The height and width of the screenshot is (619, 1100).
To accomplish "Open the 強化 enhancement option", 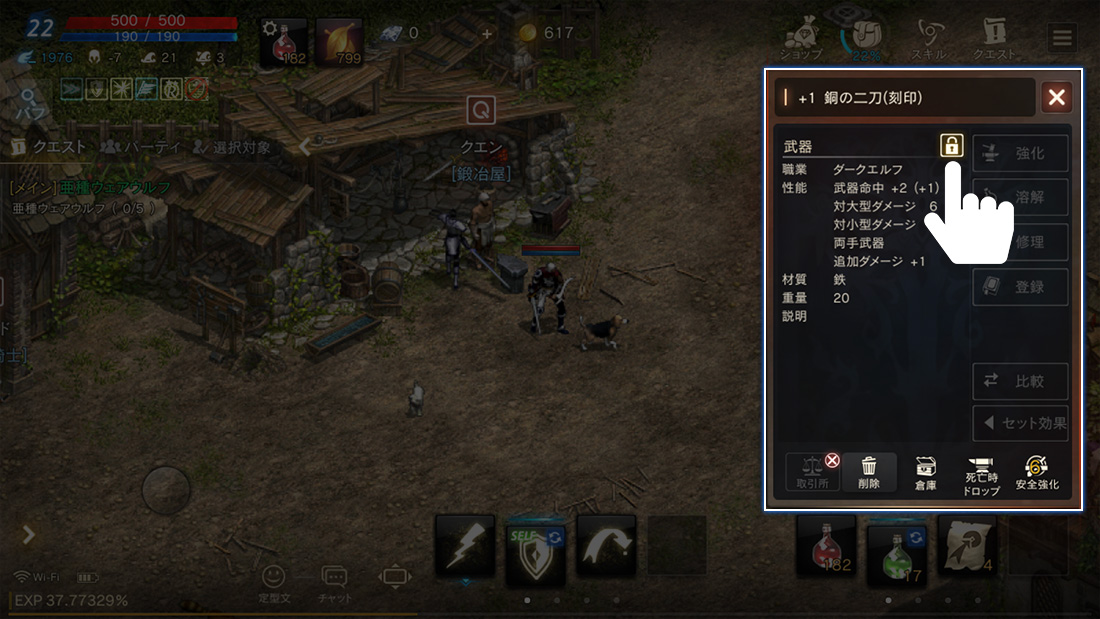I will [1020, 153].
